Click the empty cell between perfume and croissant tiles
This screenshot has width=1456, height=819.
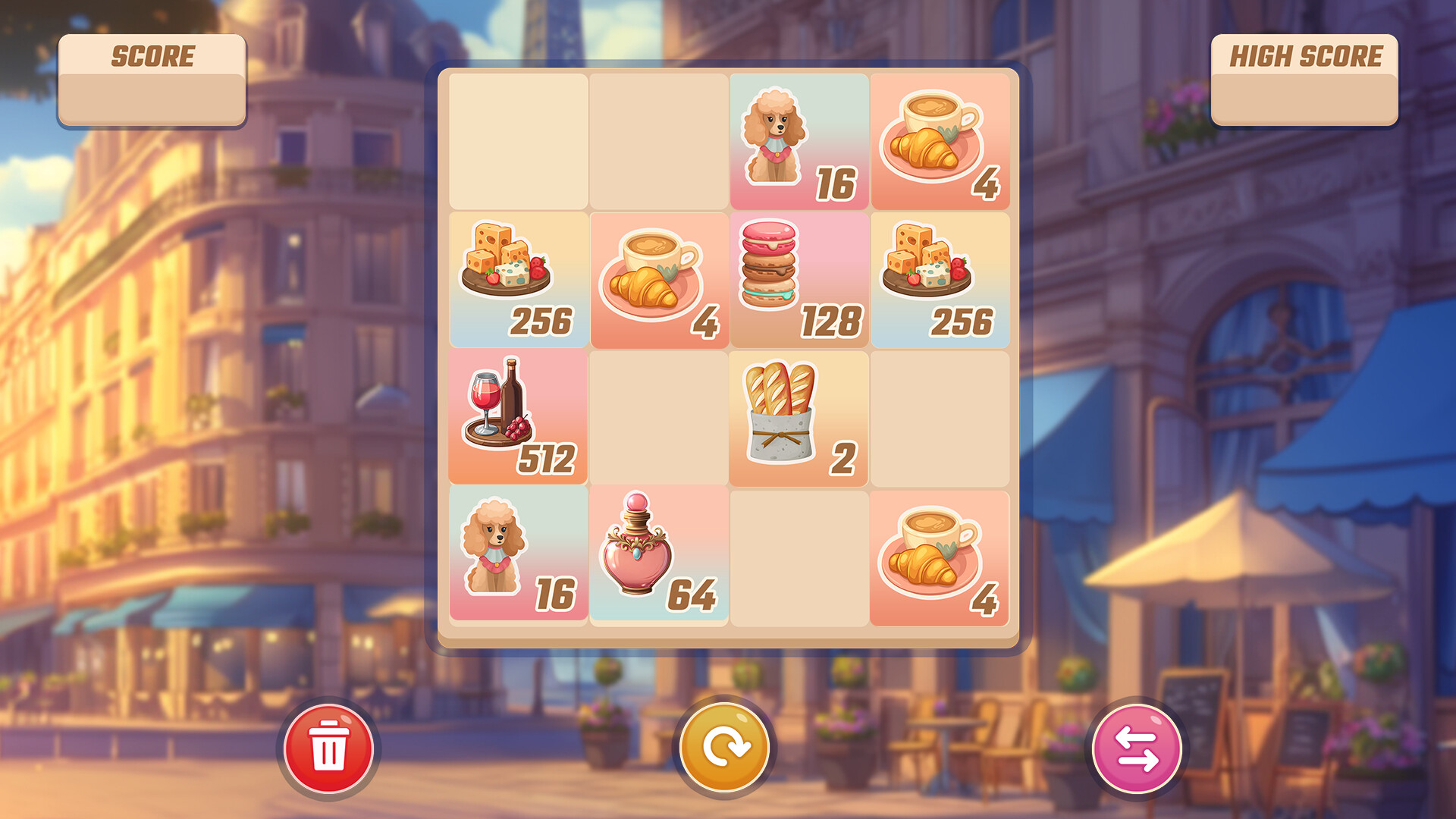799,559
